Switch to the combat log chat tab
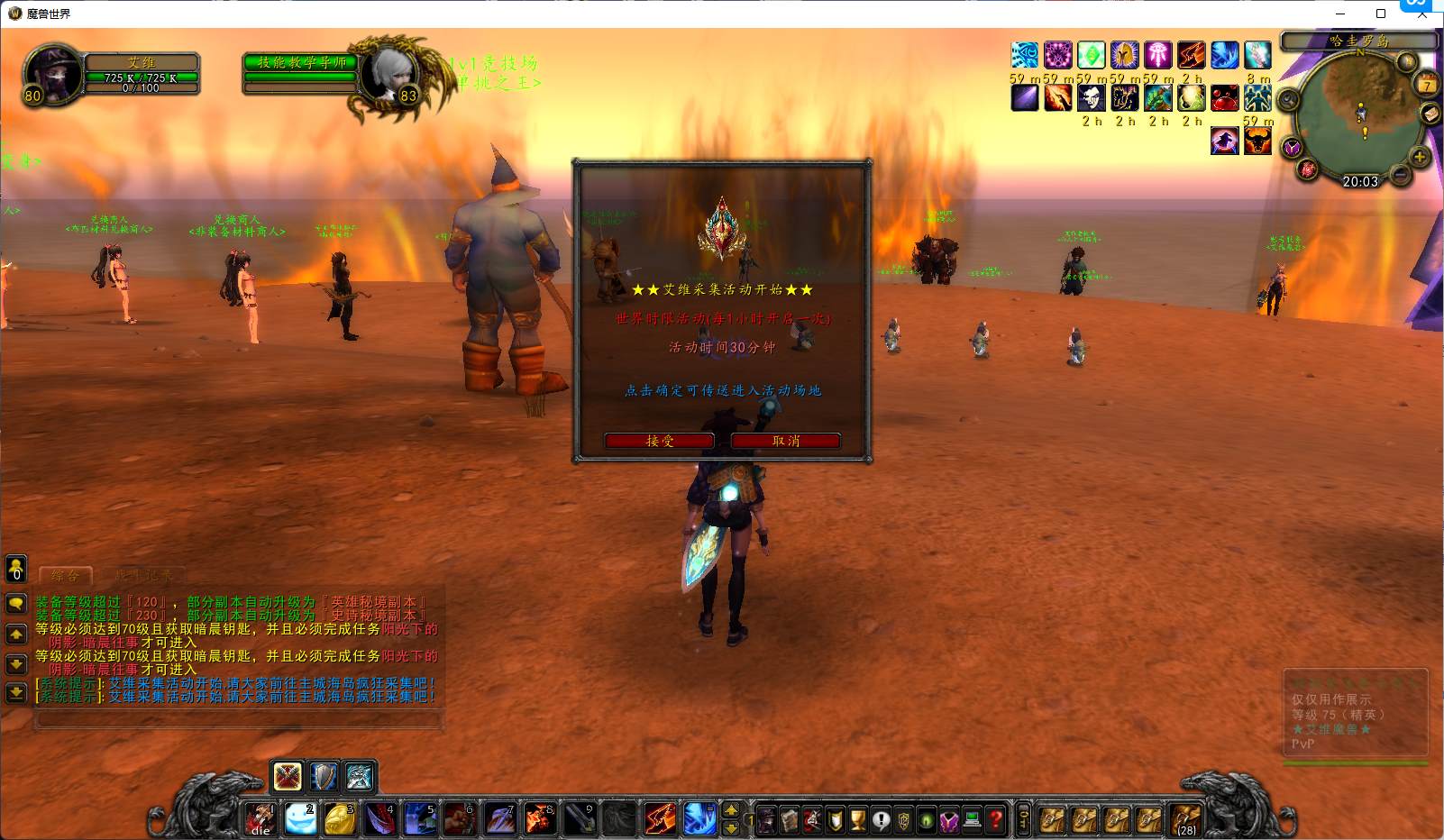 click(142, 575)
